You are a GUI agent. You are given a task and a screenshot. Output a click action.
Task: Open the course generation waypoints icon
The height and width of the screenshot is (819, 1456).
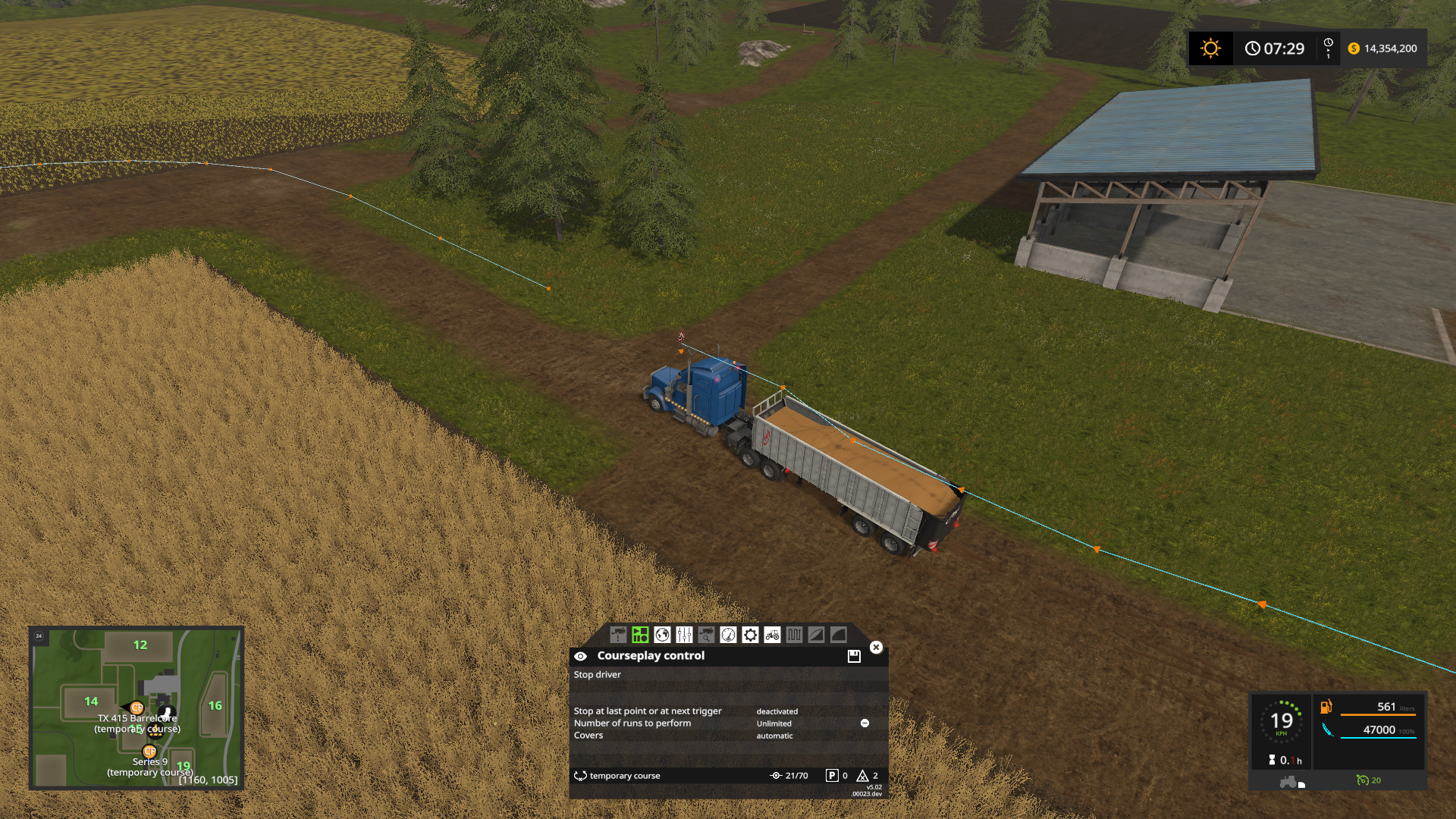[794, 636]
